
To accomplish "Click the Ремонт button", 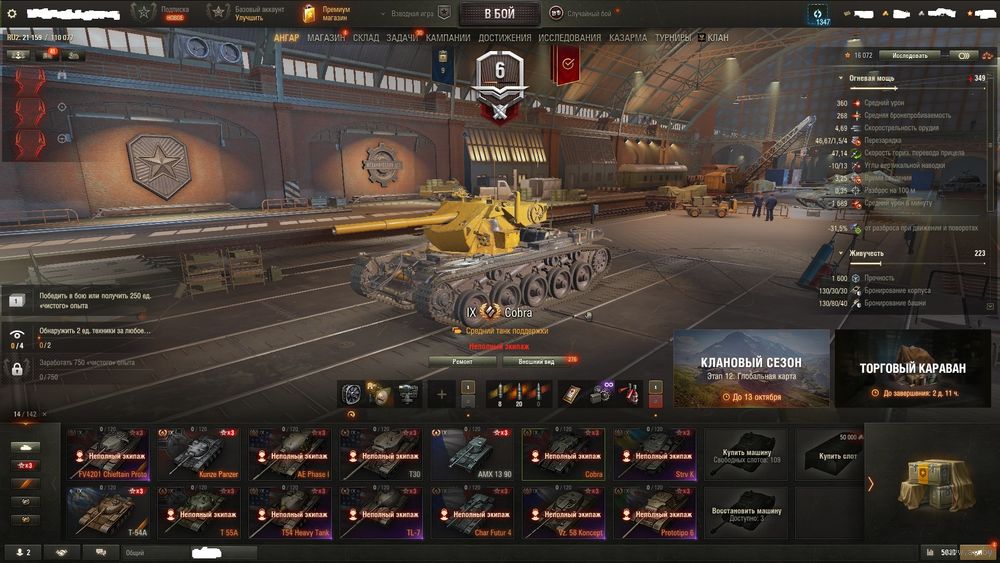I will (x=462, y=361).
